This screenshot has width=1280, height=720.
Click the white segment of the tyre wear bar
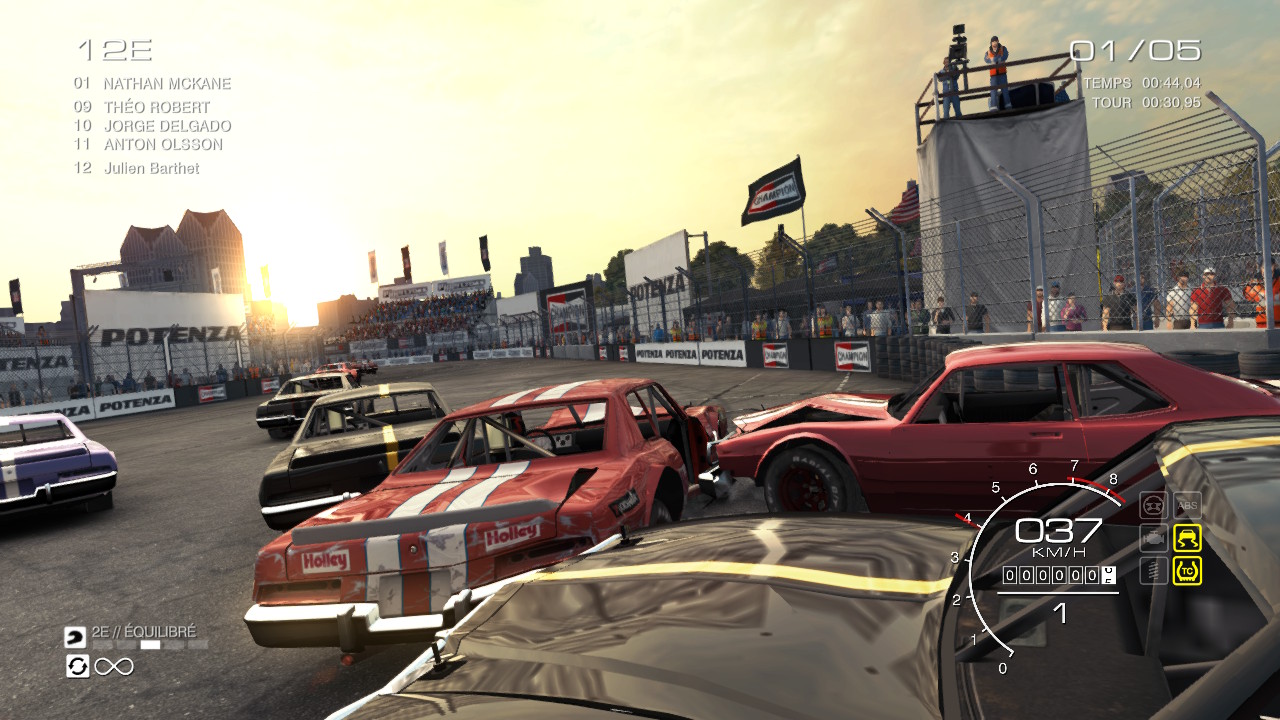tap(150, 644)
